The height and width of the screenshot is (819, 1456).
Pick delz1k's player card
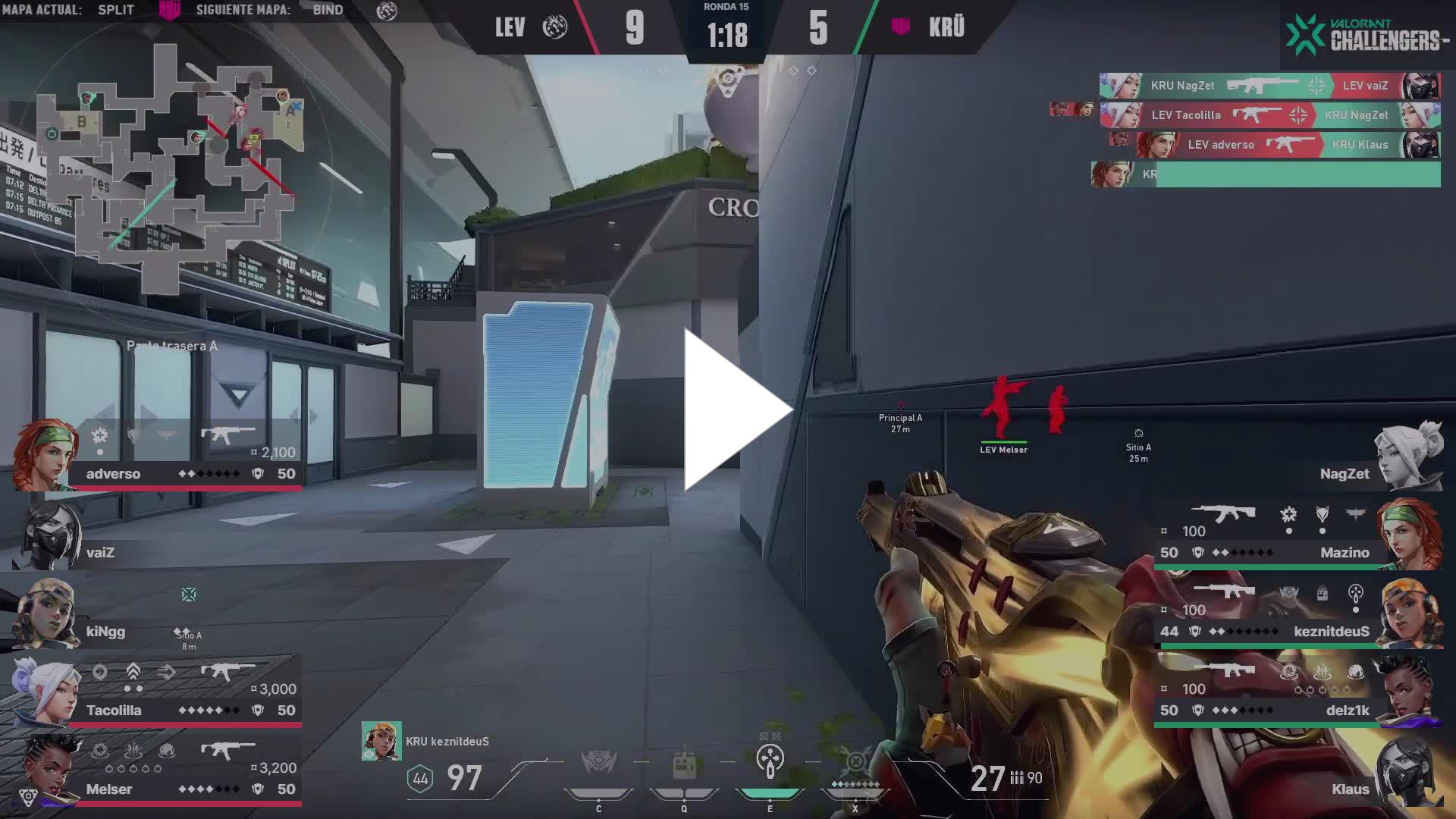(x=1297, y=693)
